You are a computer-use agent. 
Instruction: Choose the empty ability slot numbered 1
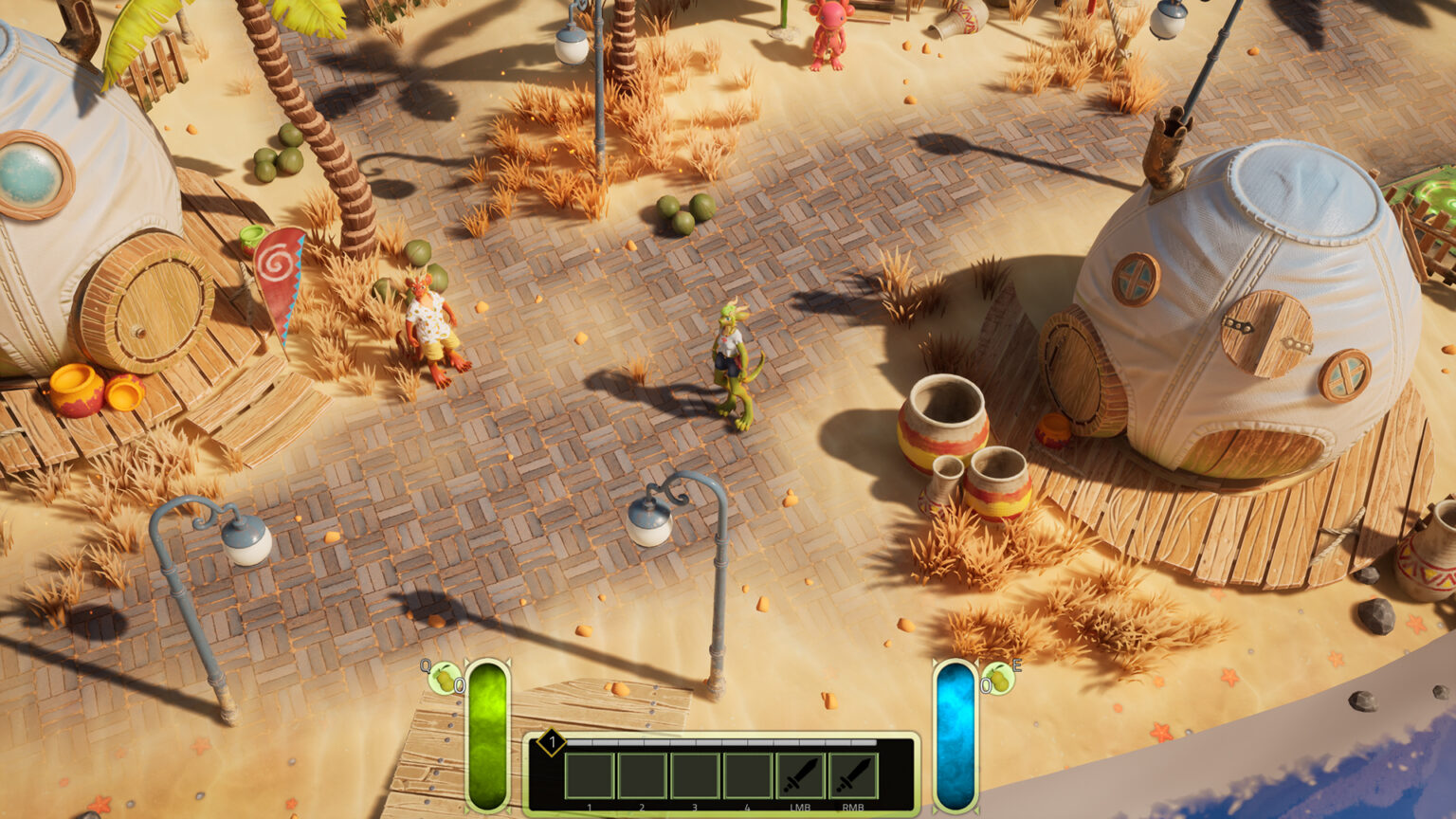click(590, 776)
